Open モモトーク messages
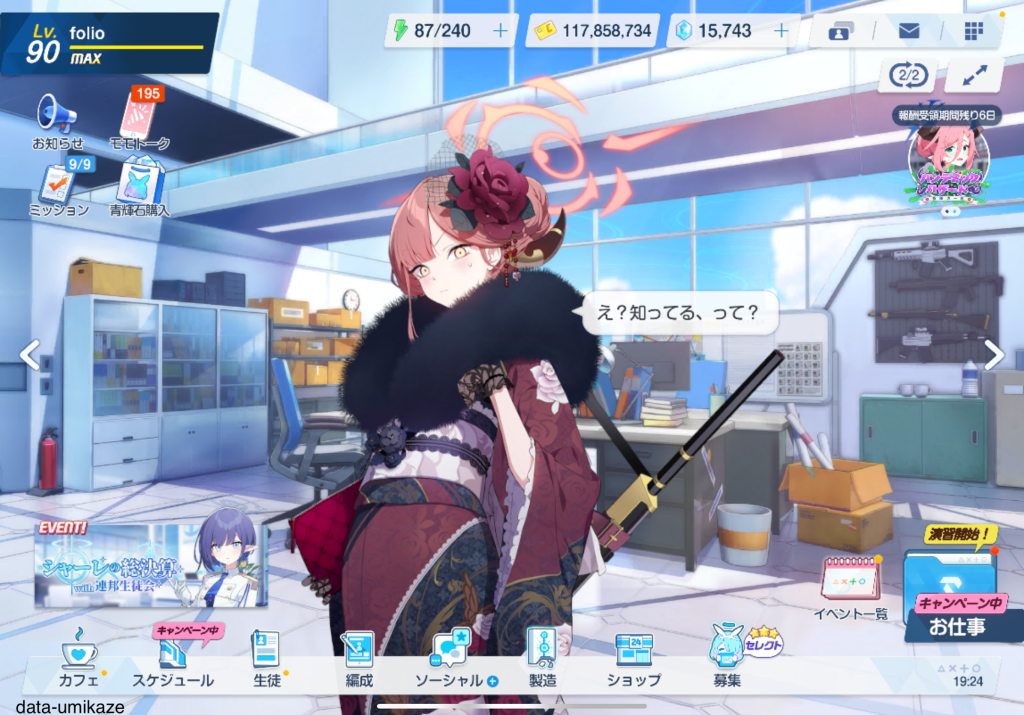 point(139,117)
